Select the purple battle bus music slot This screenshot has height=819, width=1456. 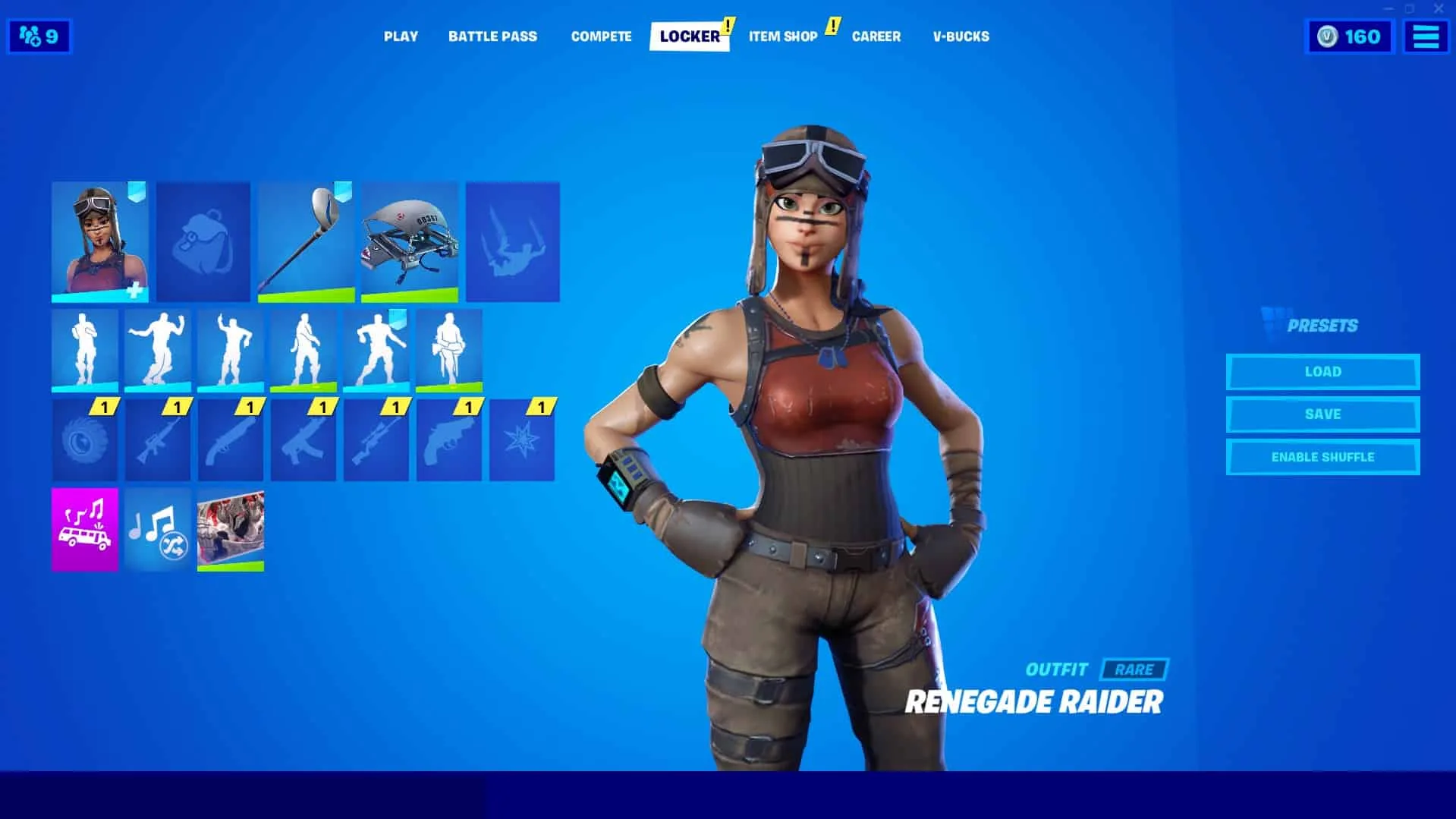tap(85, 529)
